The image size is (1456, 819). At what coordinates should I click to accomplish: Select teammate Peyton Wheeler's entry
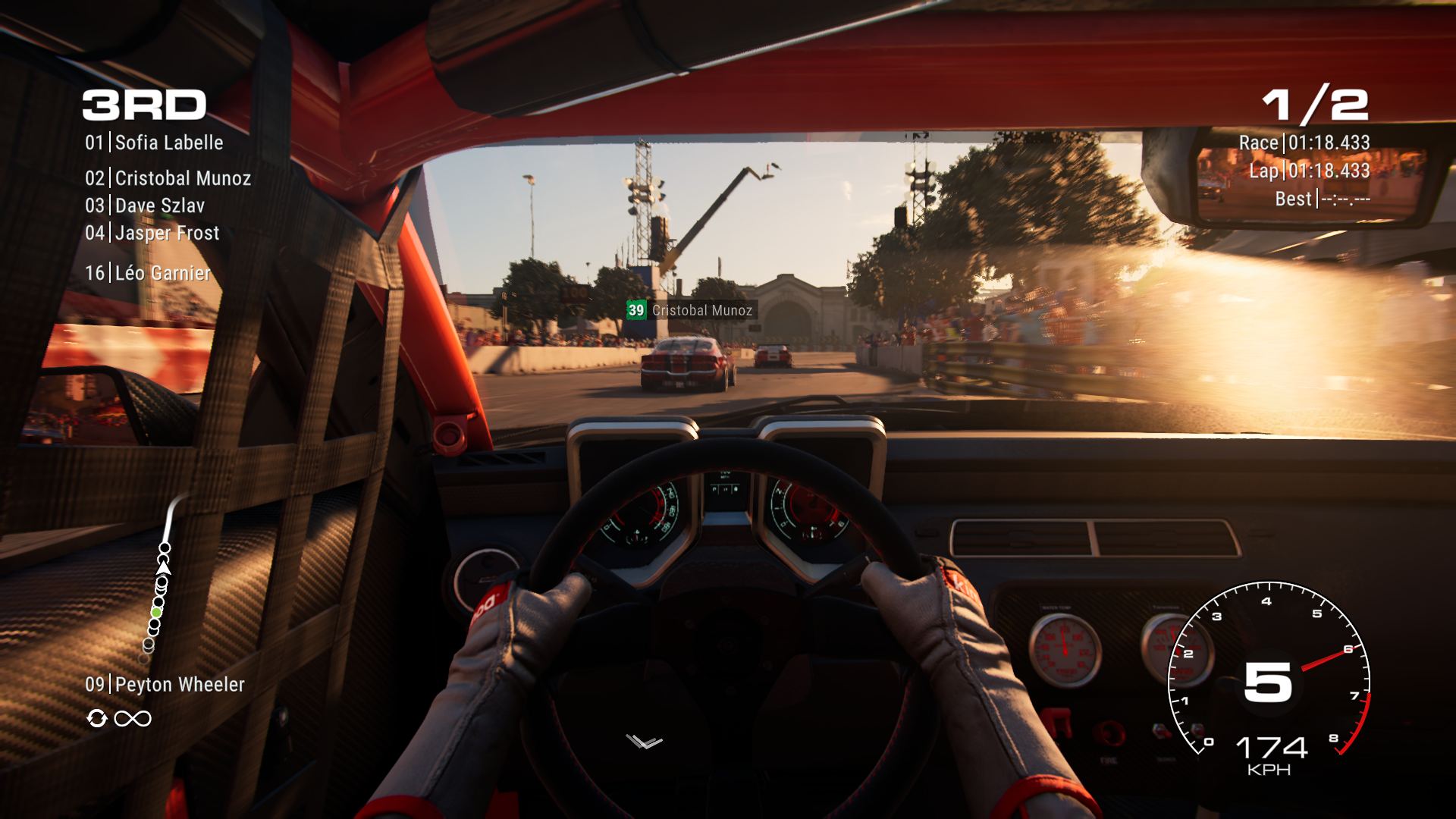tap(165, 685)
